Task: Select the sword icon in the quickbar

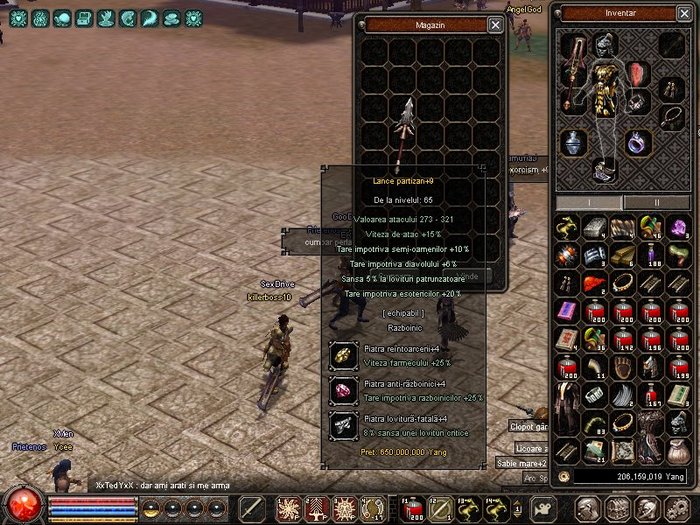Action: coord(253,508)
